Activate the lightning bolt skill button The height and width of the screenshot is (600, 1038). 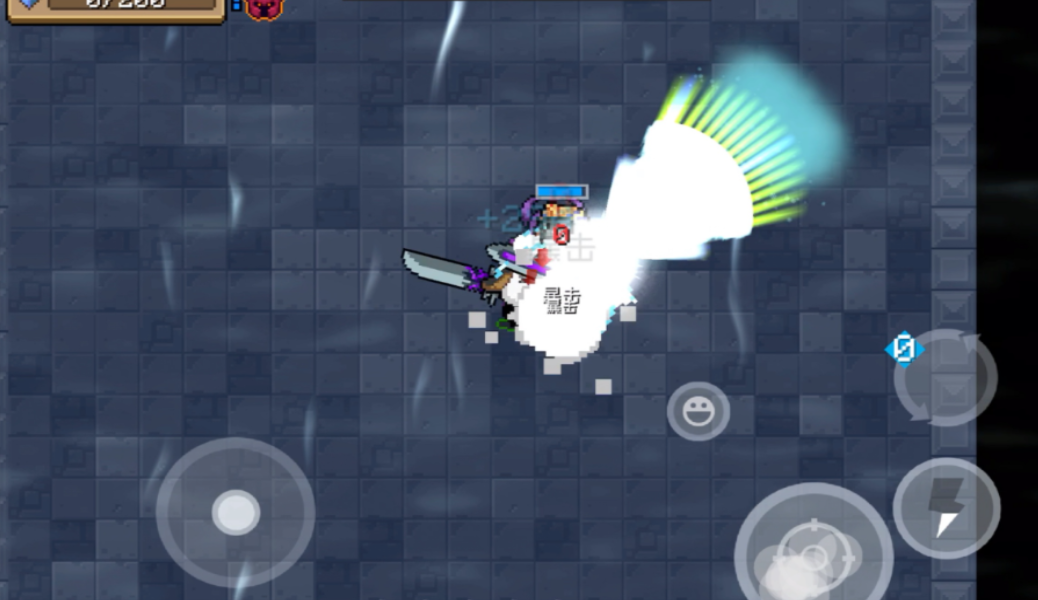coord(946,508)
